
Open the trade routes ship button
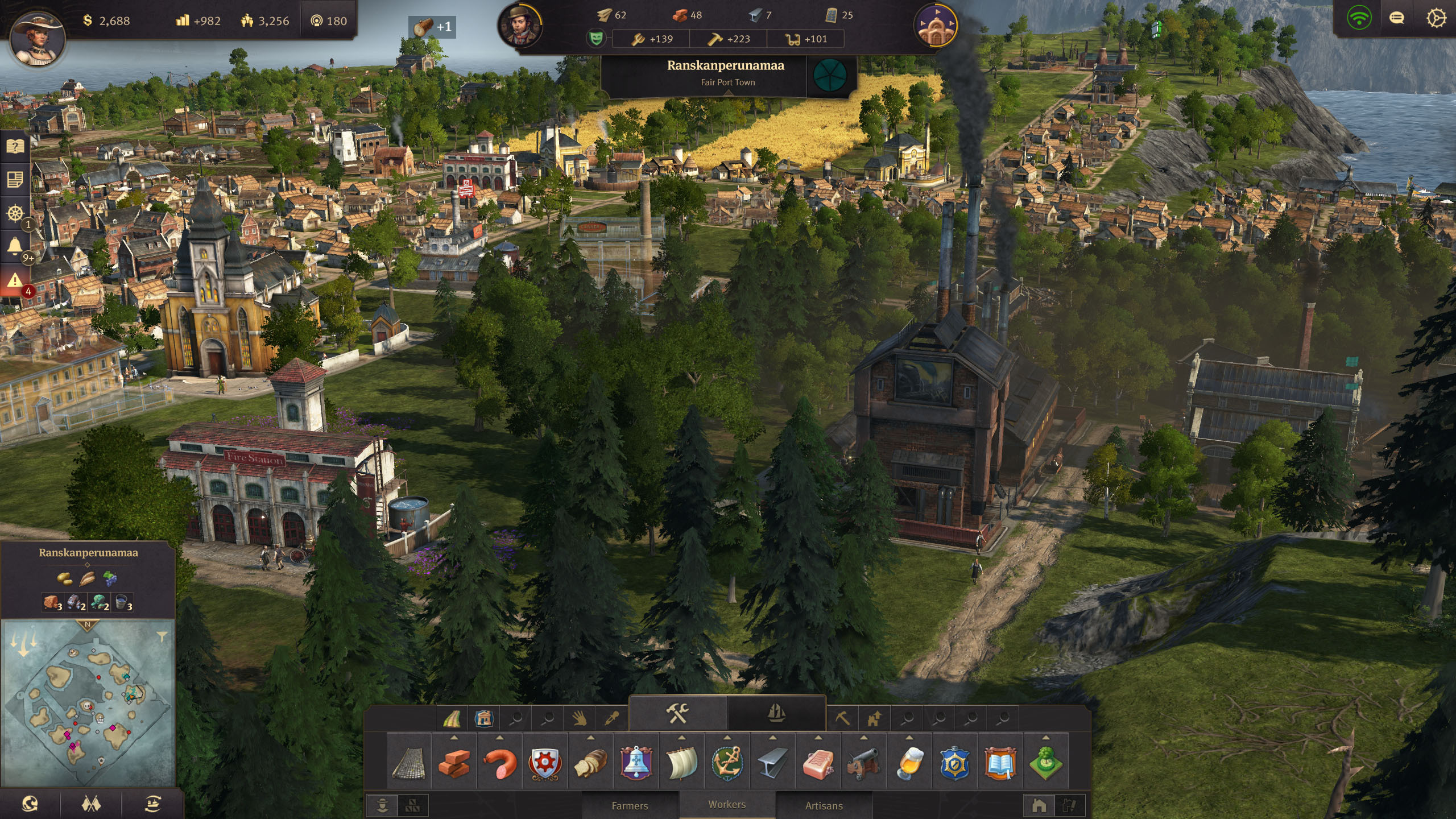pyautogui.click(x=152, y=803)
